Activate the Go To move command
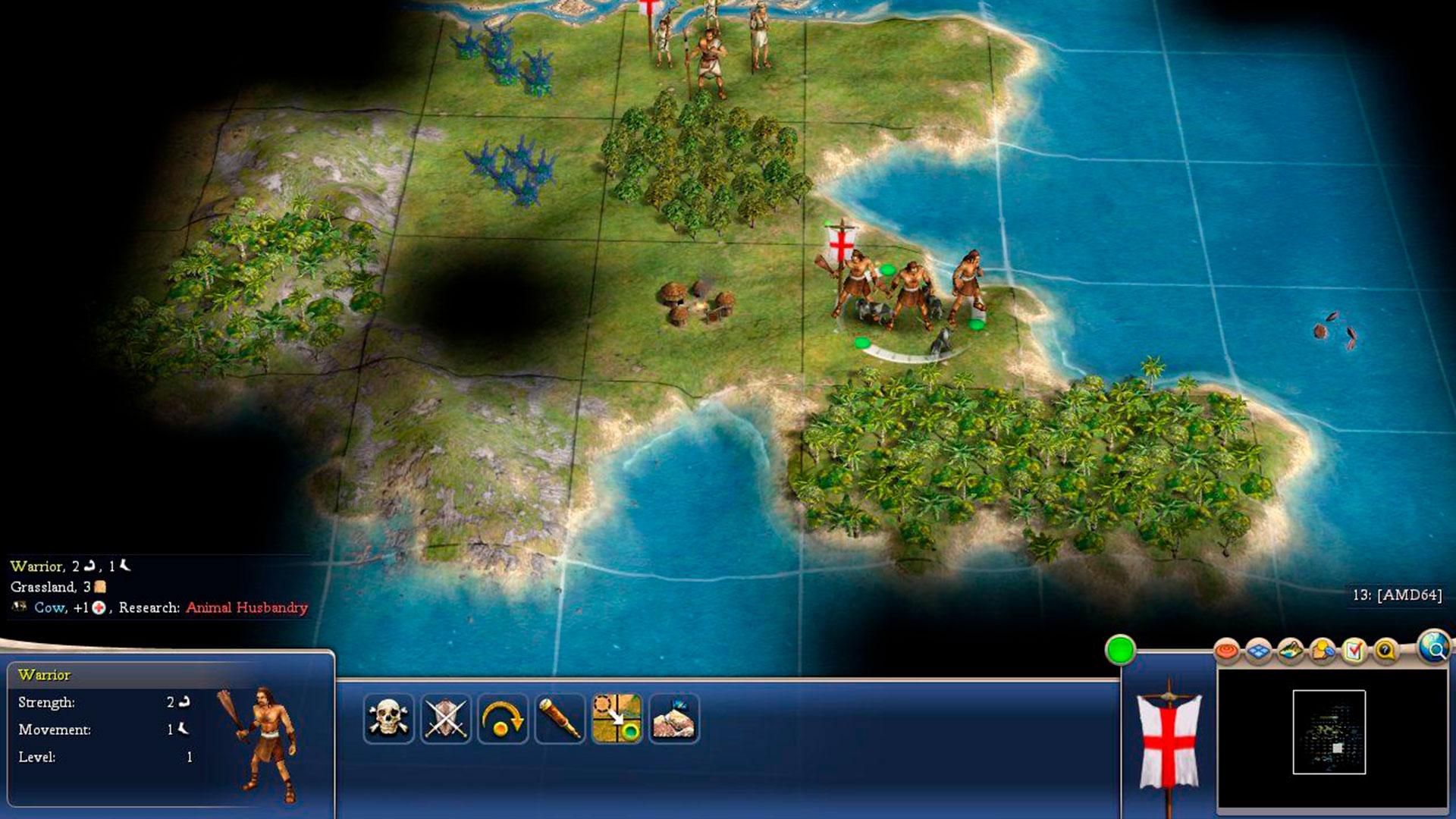Image resolution: width=1456 pixels, height=819 pixels. coord(617,718)
